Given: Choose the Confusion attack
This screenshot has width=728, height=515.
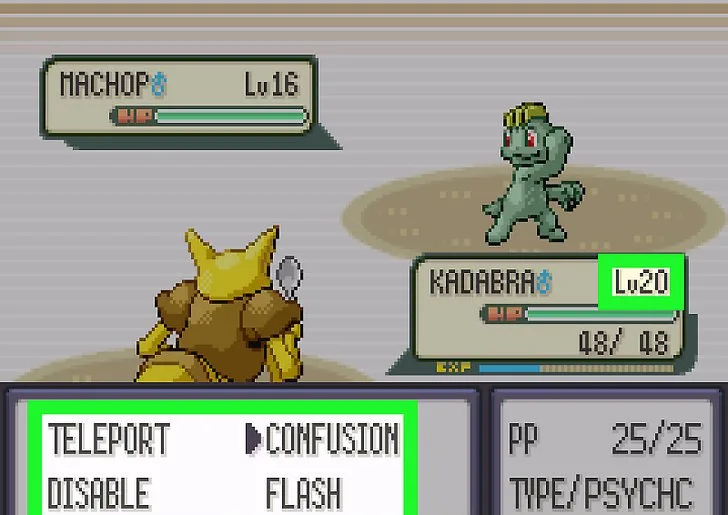Looking at the screenshot, I should click(x=331, y=439).
